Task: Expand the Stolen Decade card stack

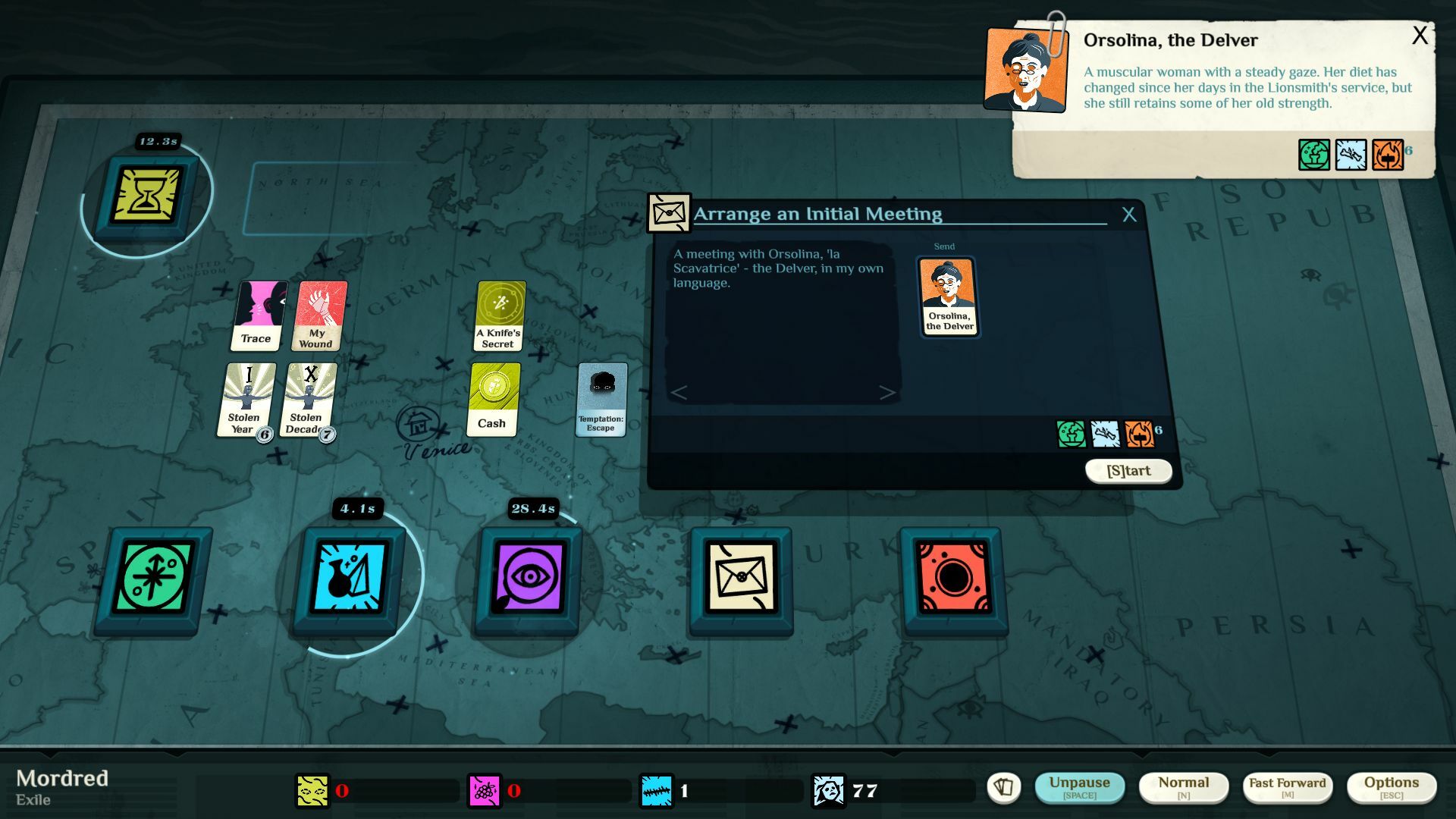Action: point(308,400)
